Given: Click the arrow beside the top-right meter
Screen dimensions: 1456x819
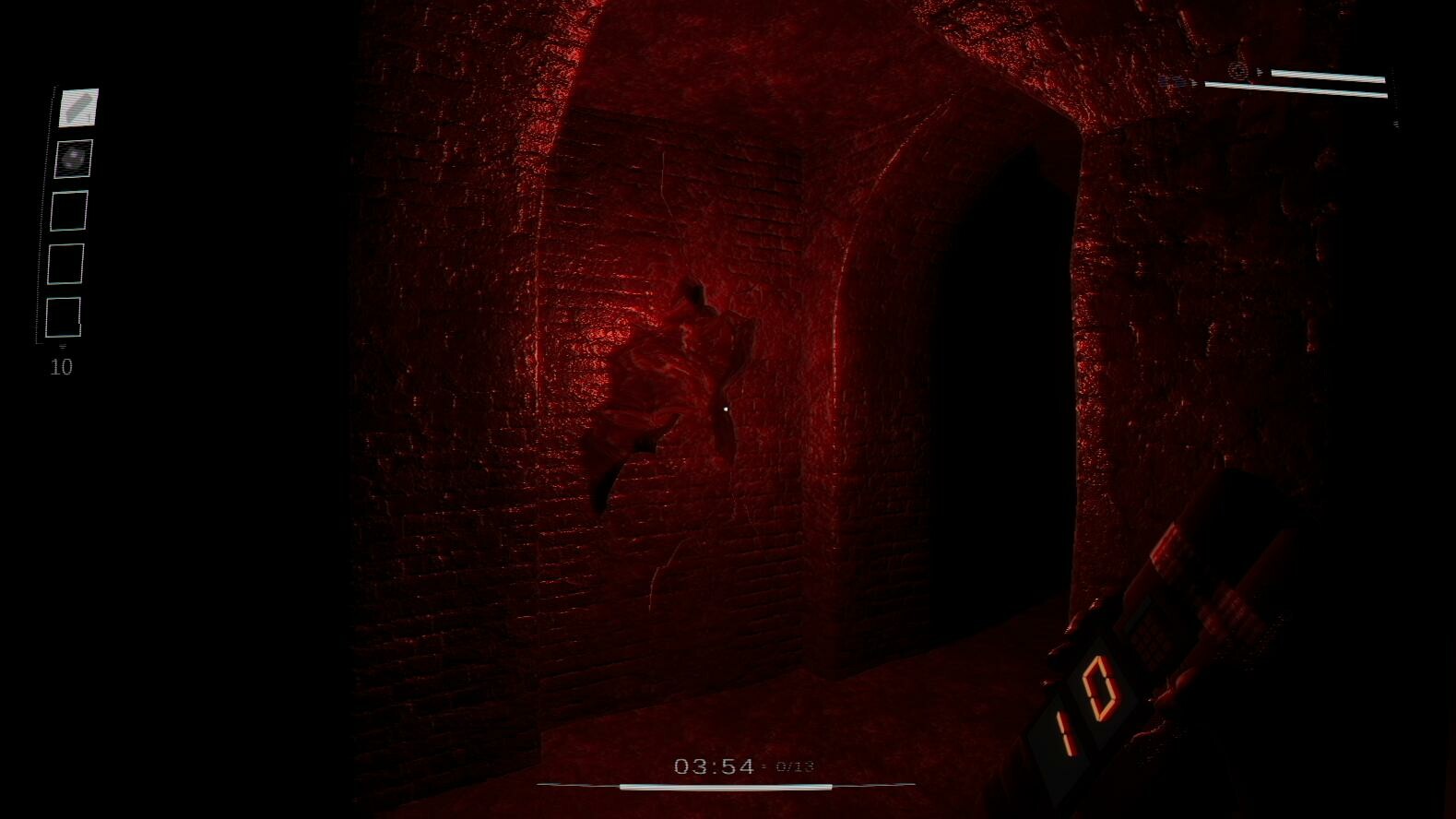Looking at the screenshot, I should pyautogui.click(x=1261, y=71).
